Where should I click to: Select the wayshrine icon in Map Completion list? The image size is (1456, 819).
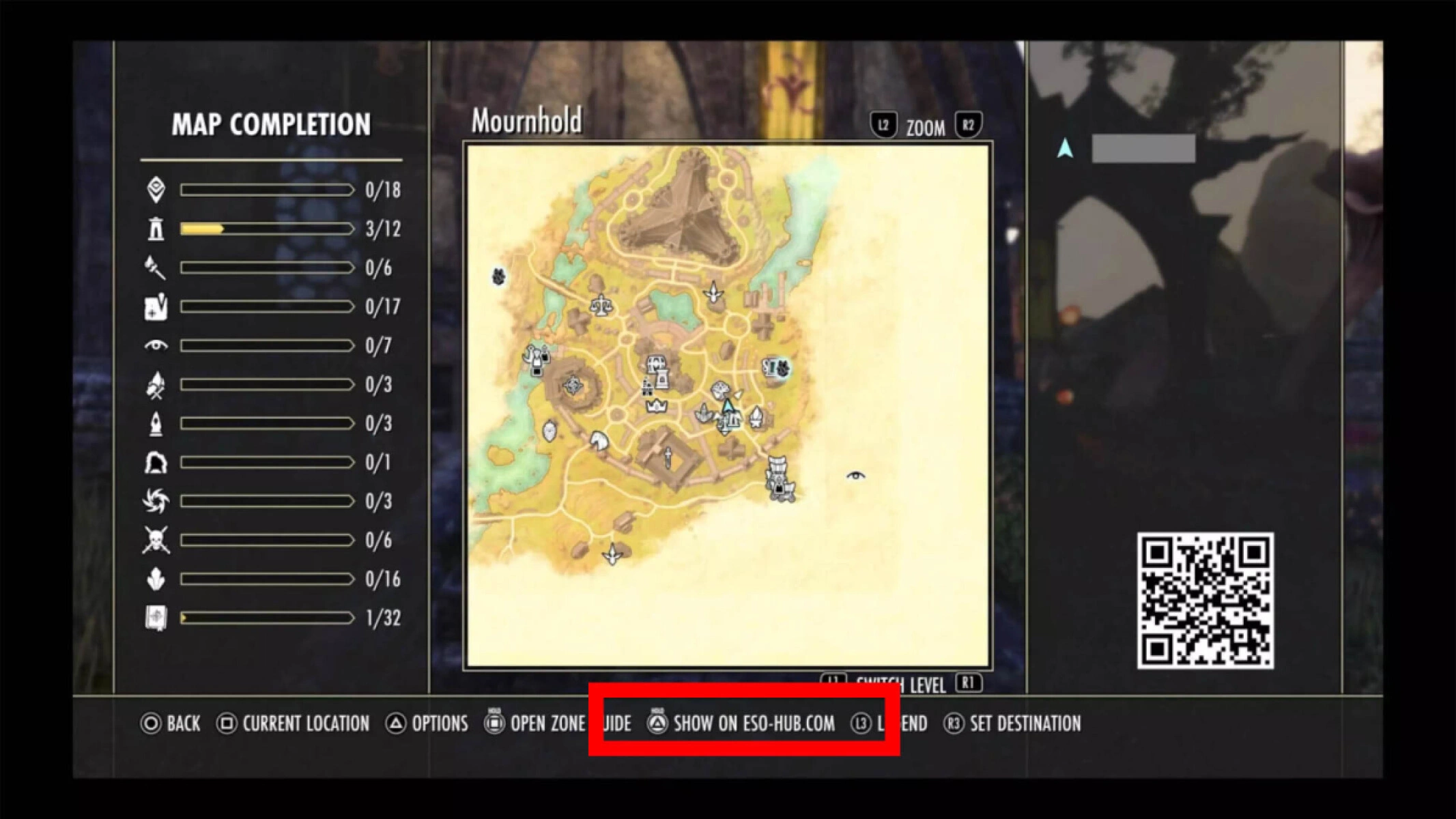click(x=157, y=229)
